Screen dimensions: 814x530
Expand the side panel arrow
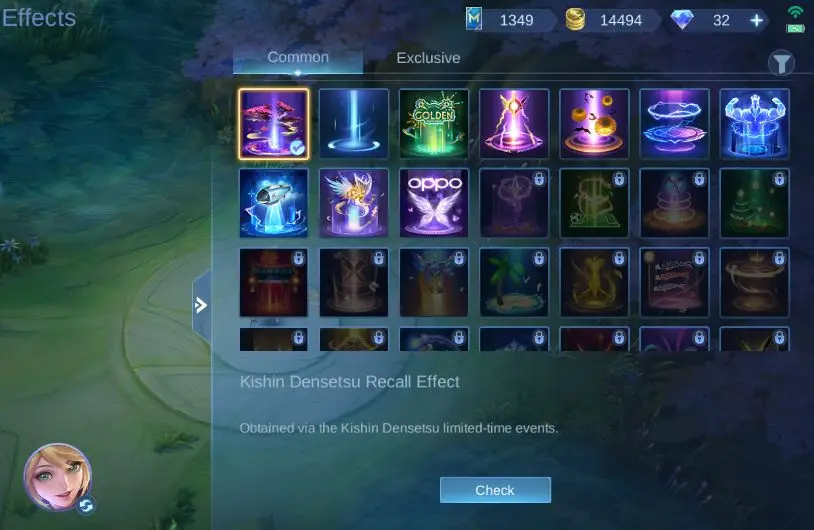[x=201, y=305]
